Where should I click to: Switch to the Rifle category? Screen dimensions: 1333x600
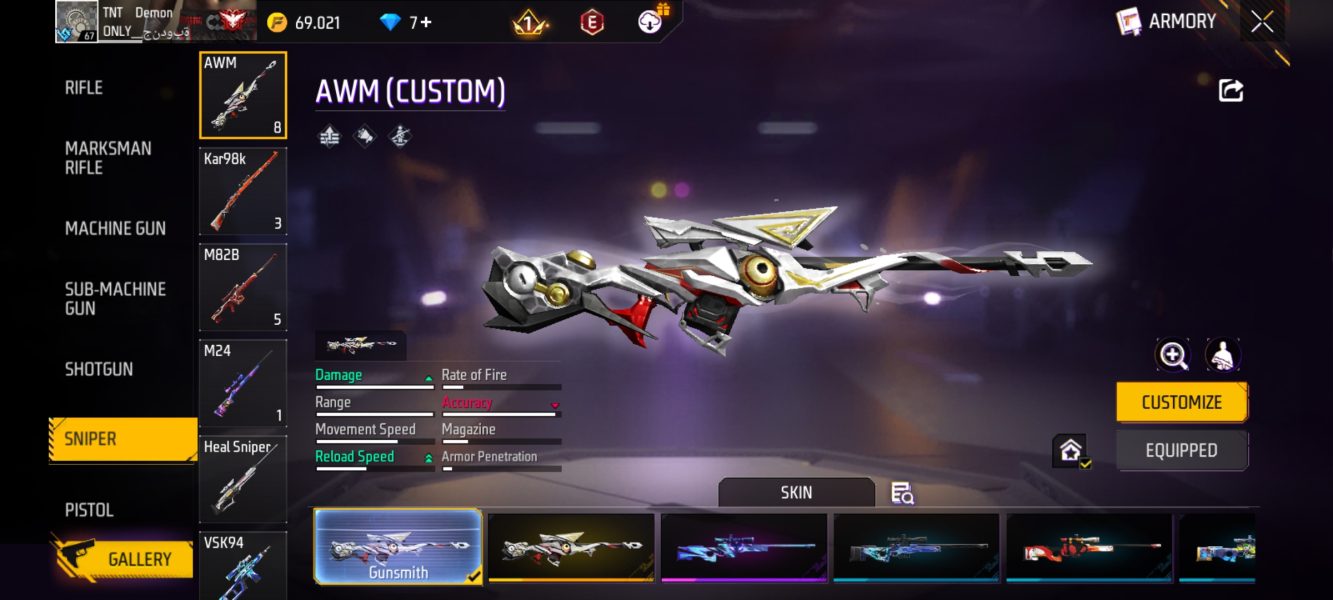(84, 88)
